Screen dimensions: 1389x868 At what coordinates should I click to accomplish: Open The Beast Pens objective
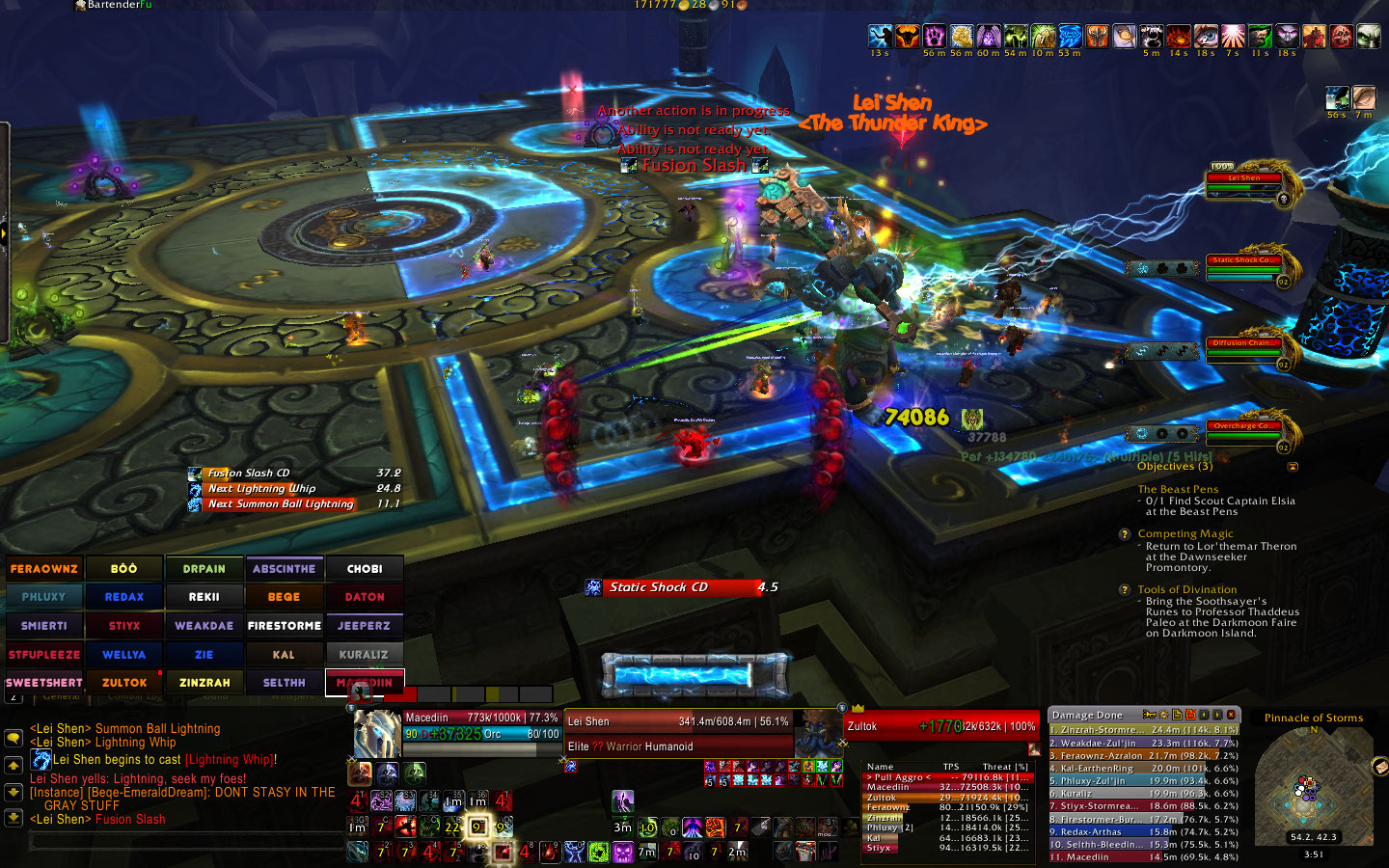point(1178,489)
